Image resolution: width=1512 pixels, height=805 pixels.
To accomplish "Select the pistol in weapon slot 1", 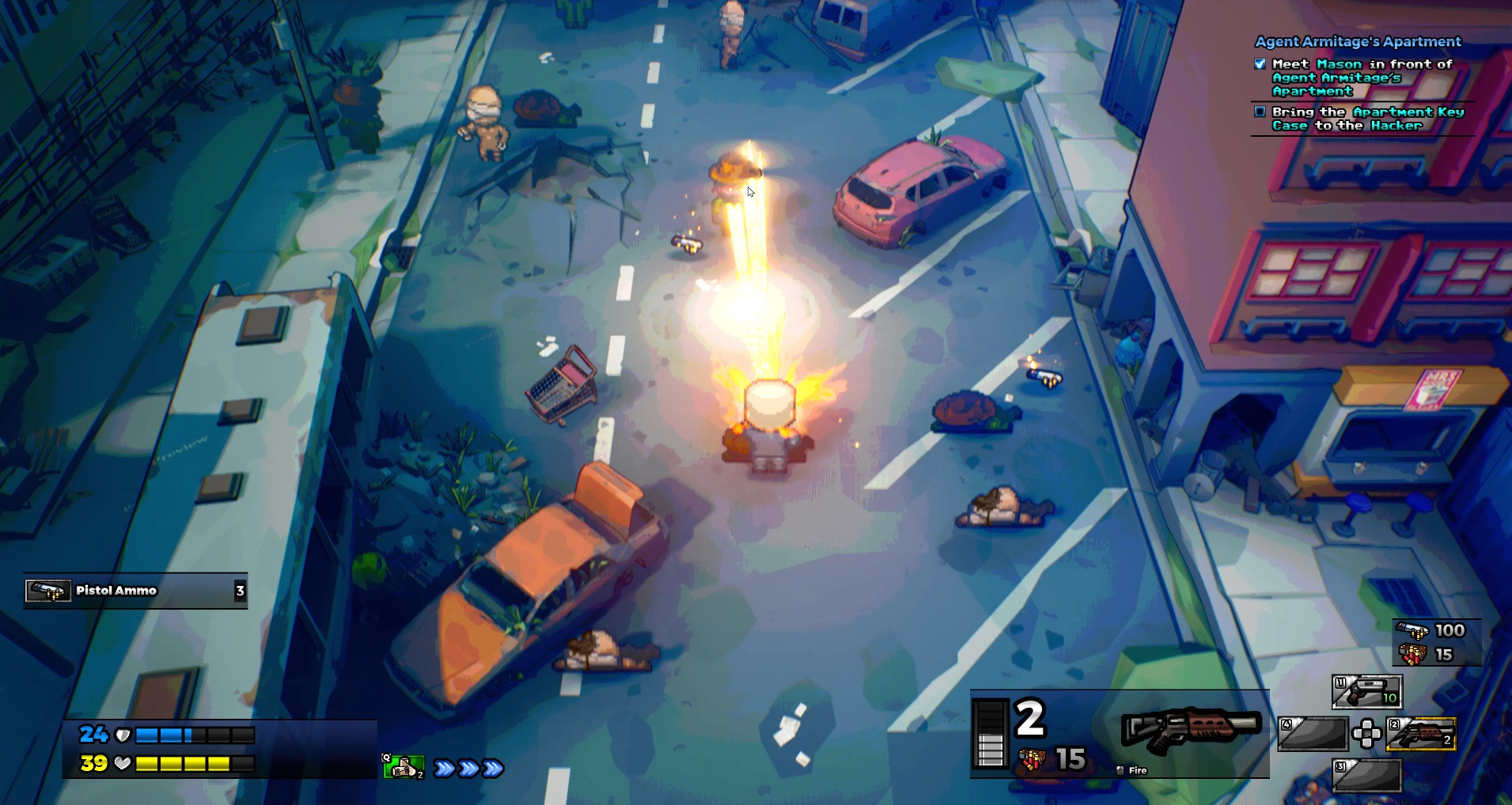I will (1366, 694).
